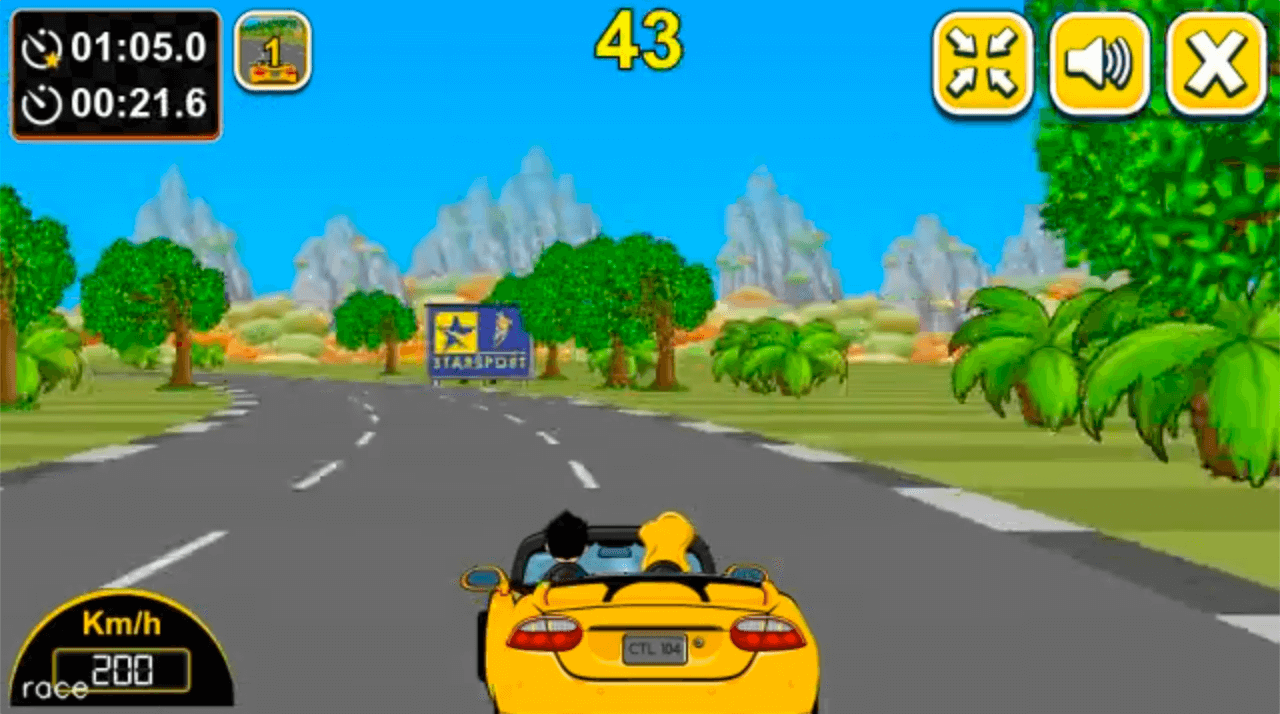Exit fullscreen with the inward arrows button
This screenshot has width=1280, height=714.
pos(982,63)
